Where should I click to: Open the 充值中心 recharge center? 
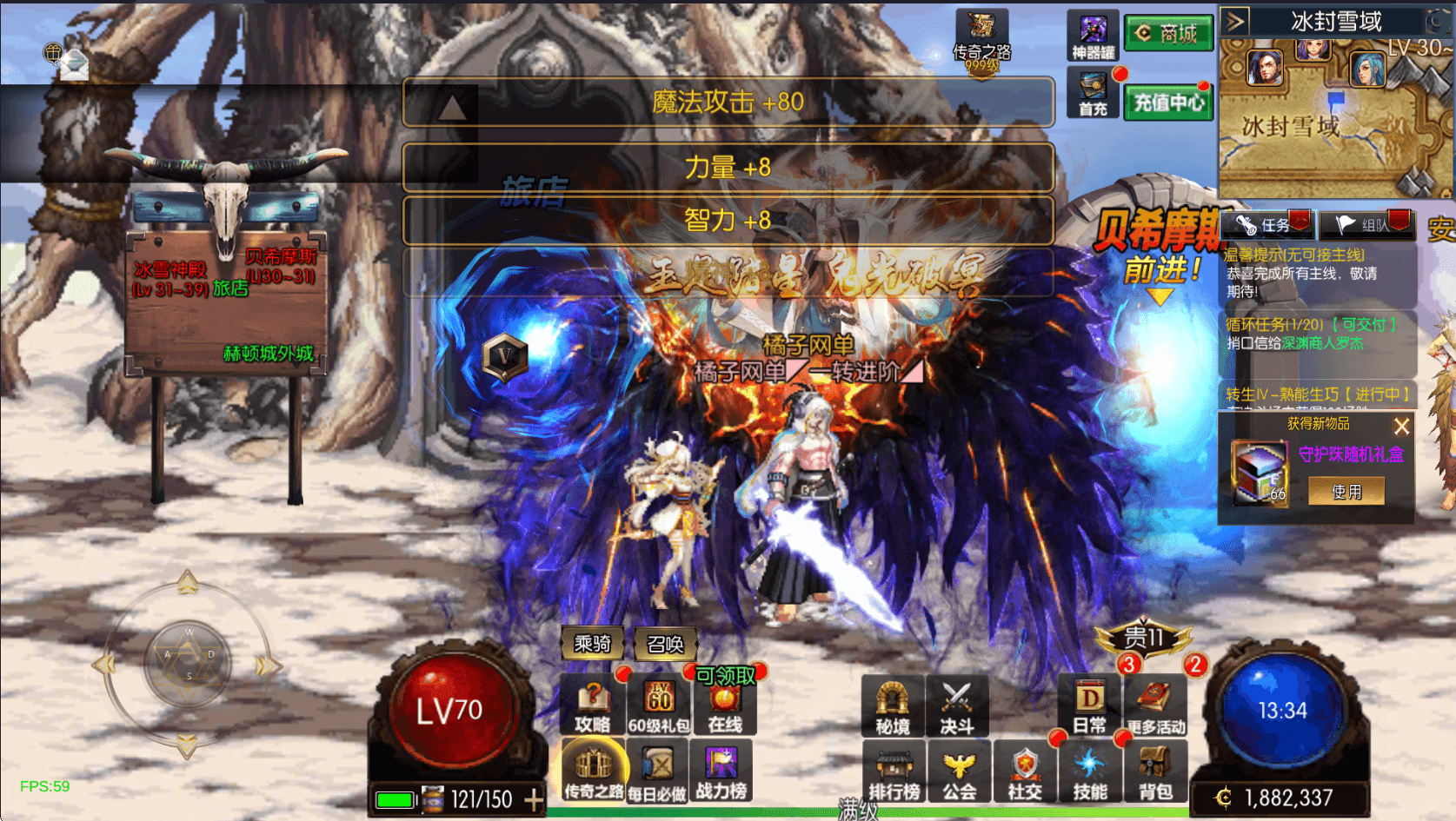point(1167,103)
